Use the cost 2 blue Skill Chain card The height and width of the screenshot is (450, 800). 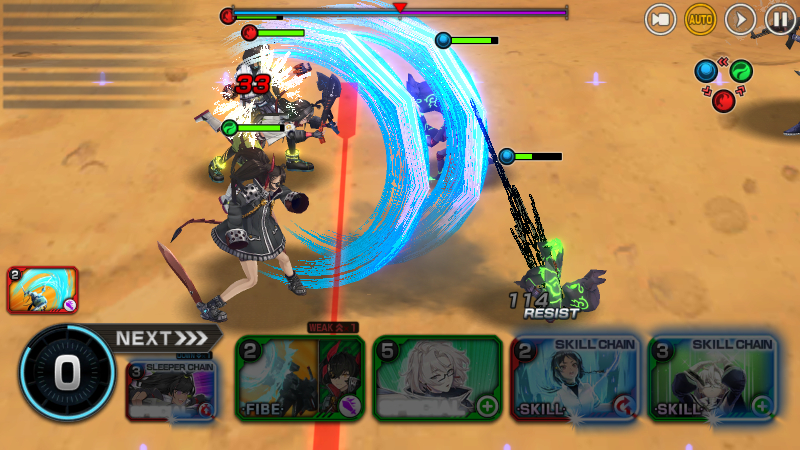coord(576,379)
